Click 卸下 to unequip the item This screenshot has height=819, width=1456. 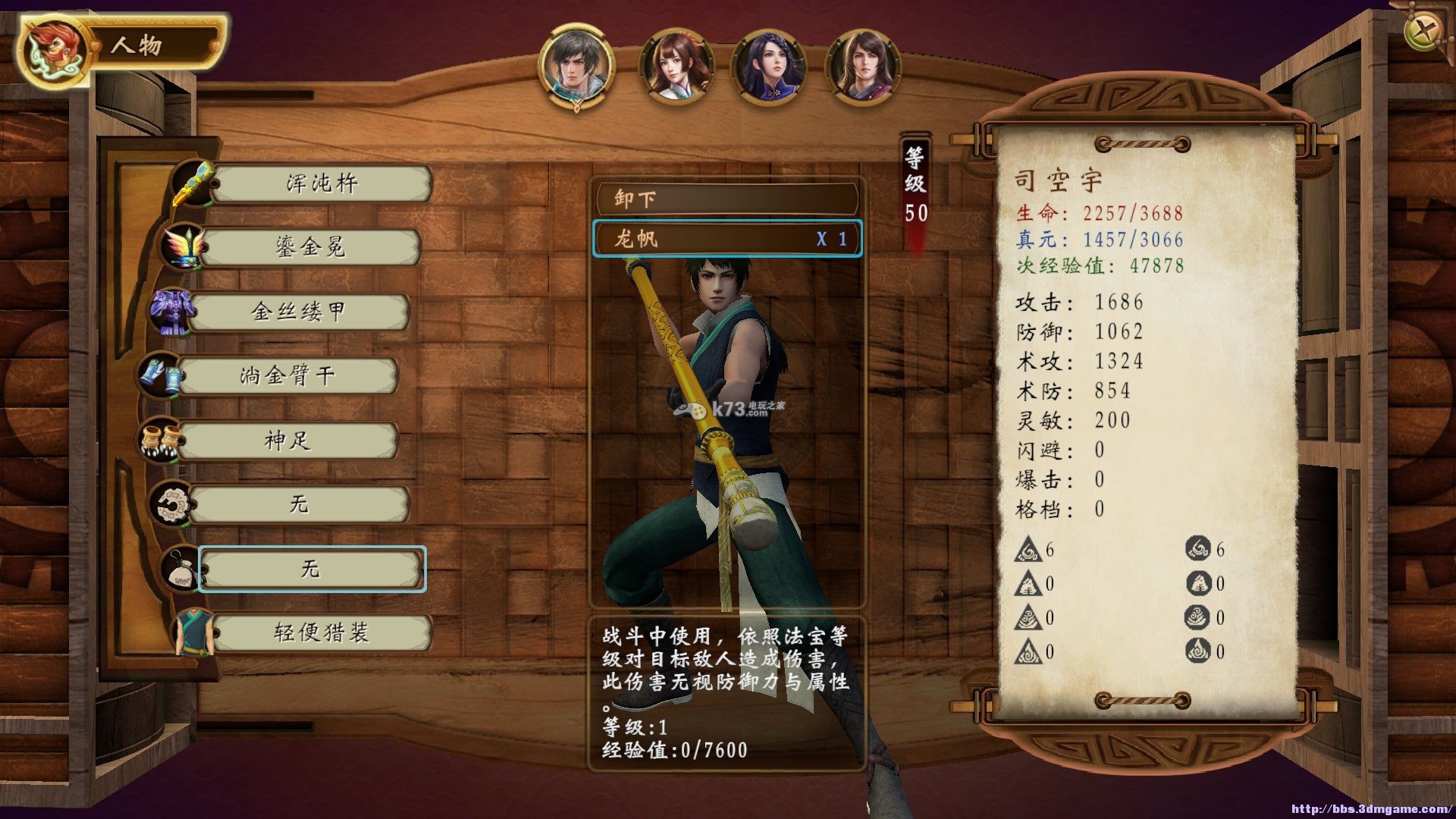(726, 199)
